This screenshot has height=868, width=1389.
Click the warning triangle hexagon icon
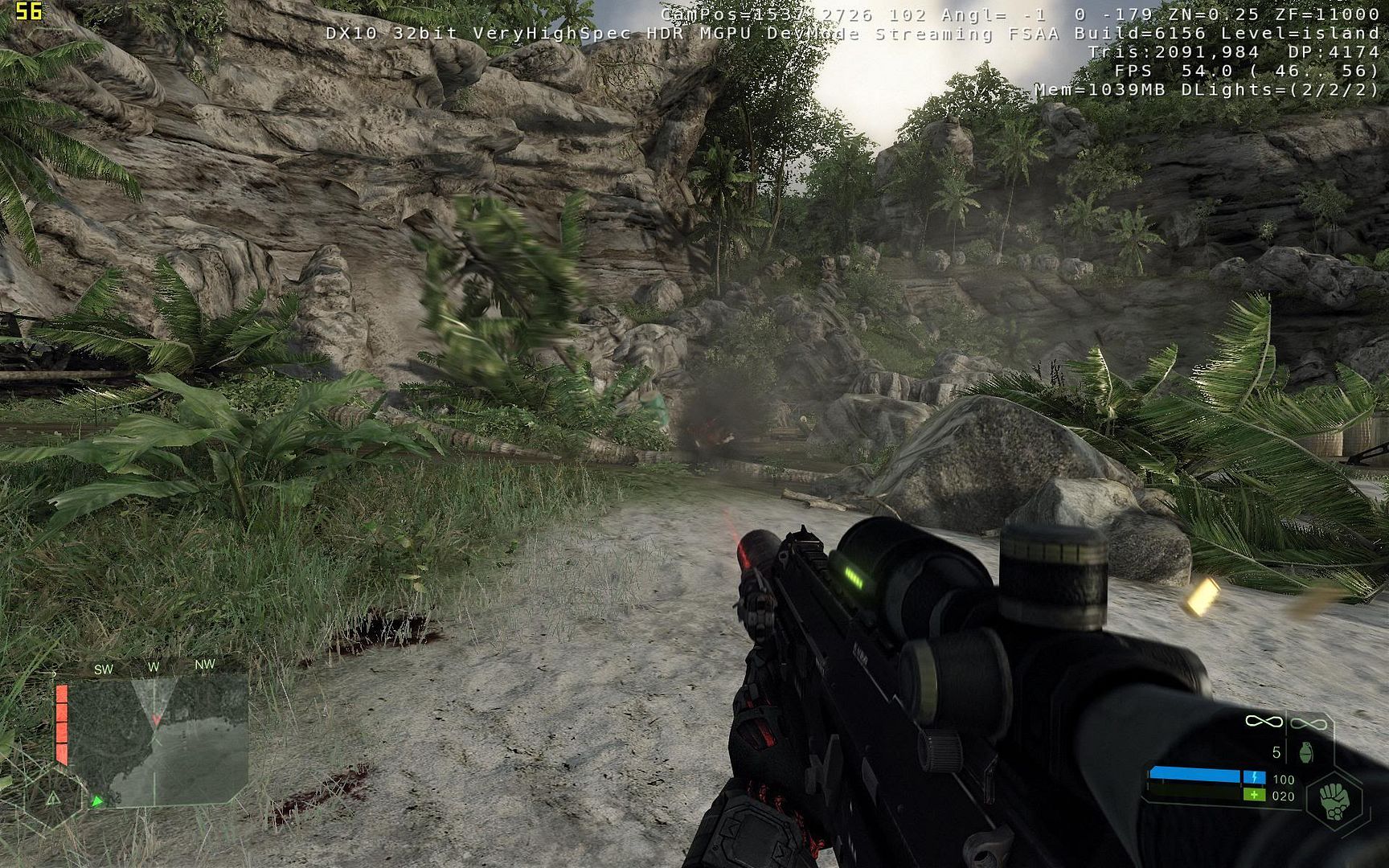(53, 798)
